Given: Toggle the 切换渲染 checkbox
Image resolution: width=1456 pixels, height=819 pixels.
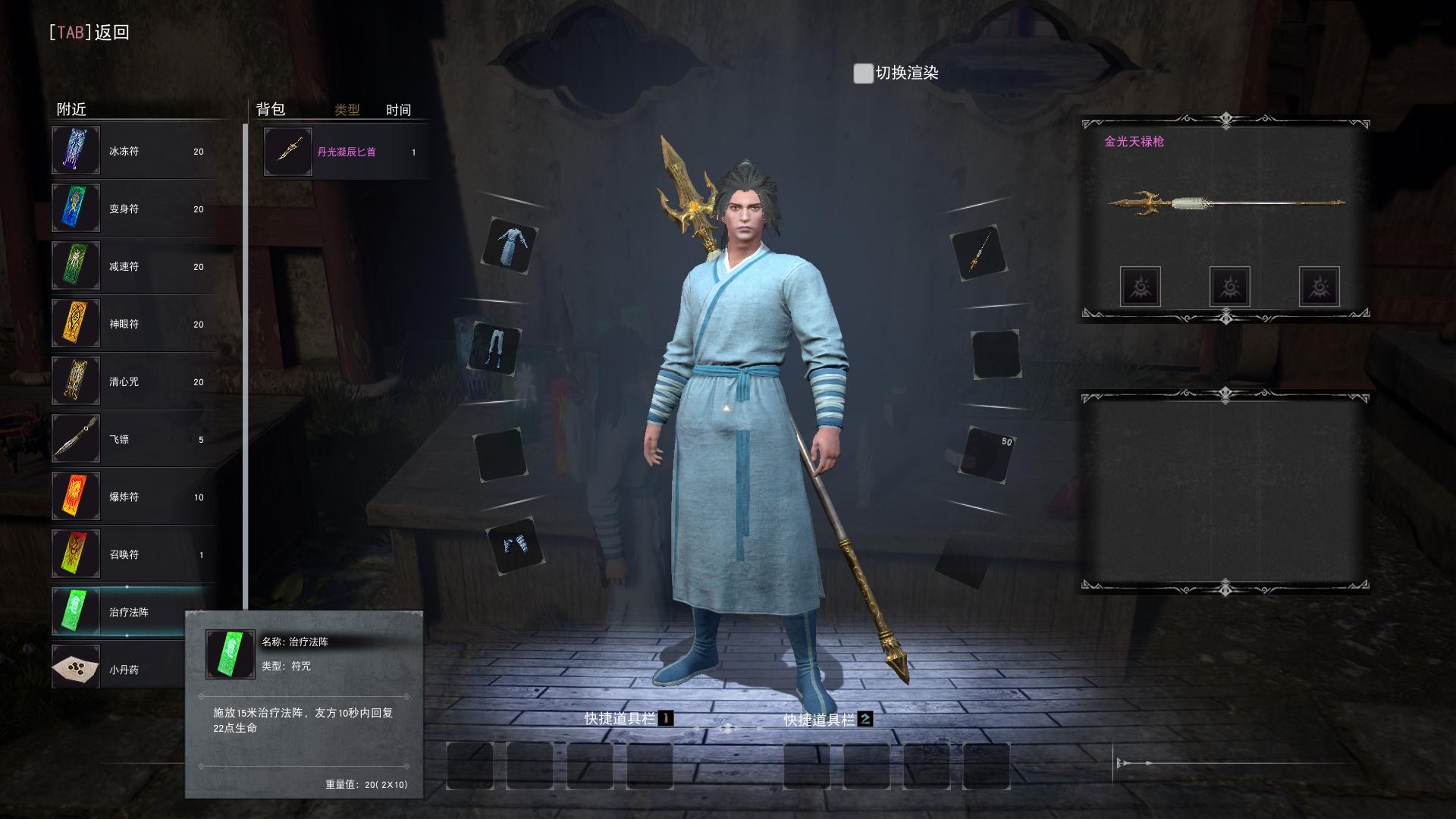Looking at the screenshot, I should (x=863, y=74).
